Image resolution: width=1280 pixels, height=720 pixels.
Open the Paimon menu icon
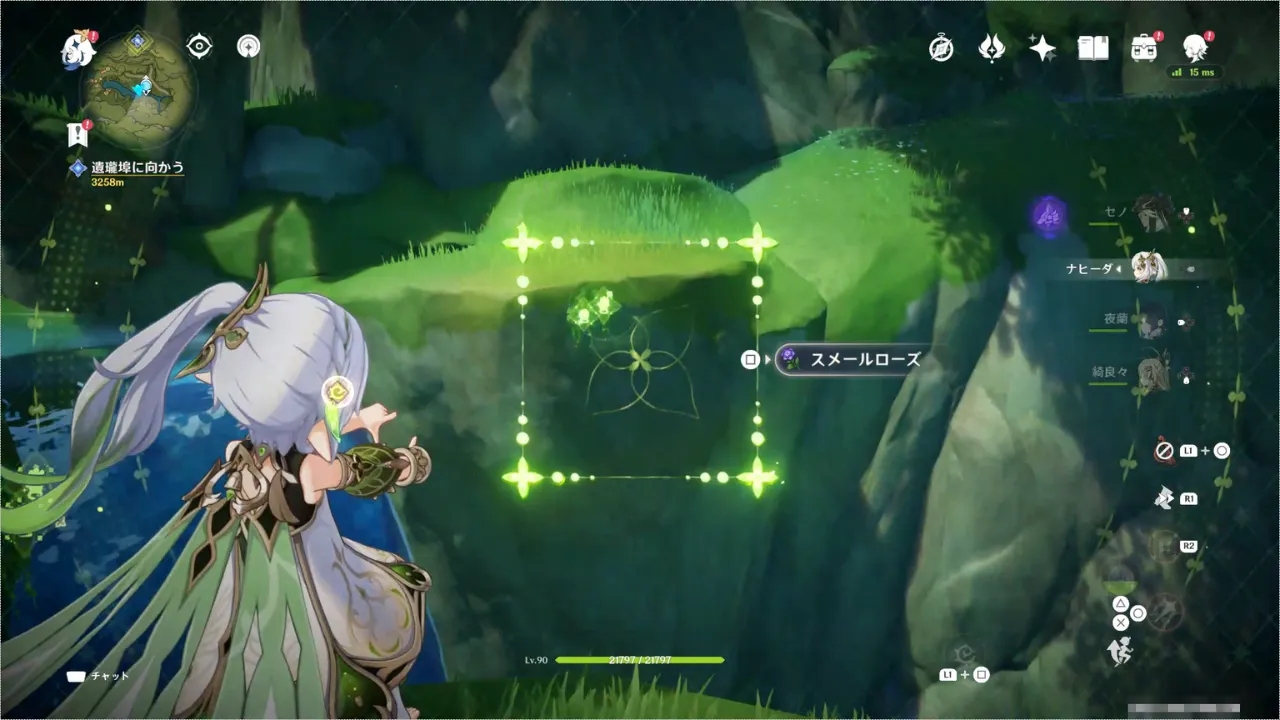click(77, 48)
